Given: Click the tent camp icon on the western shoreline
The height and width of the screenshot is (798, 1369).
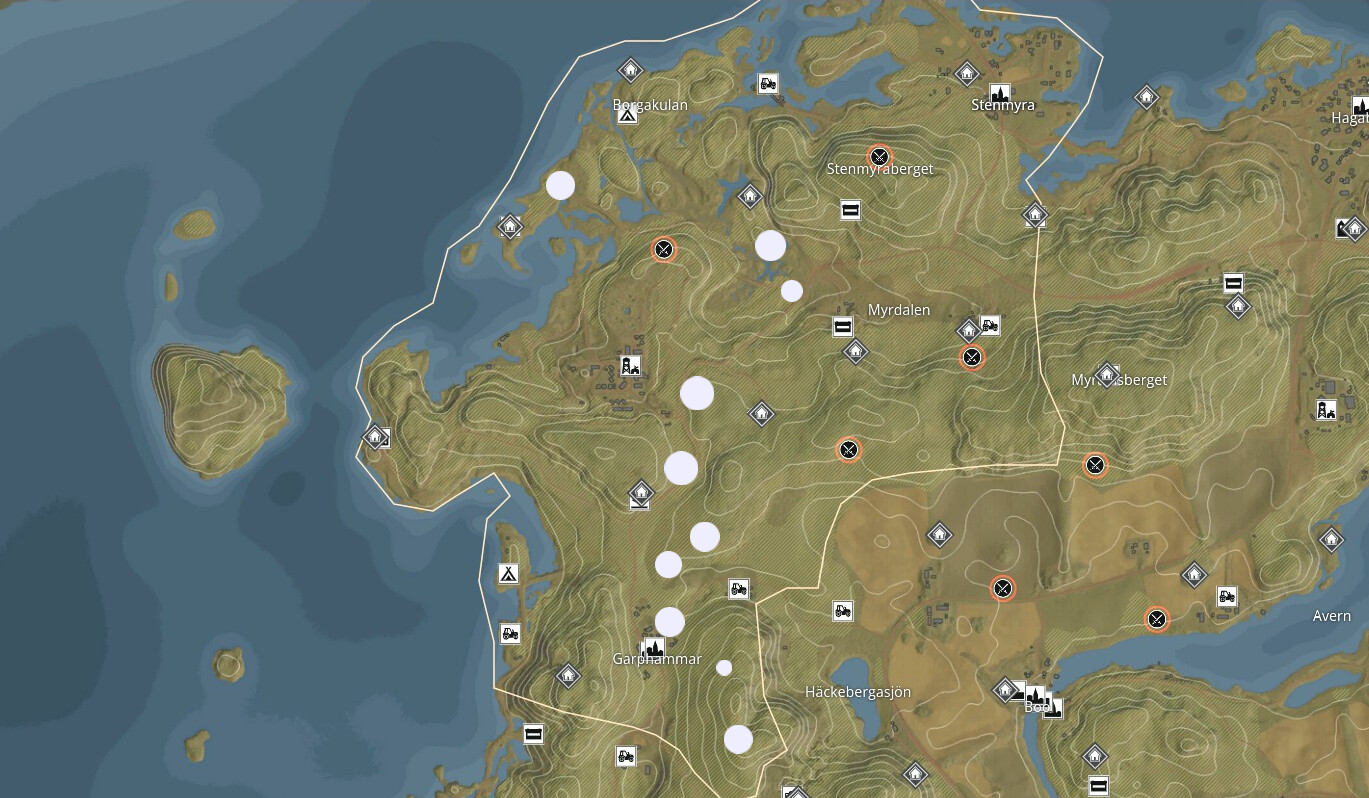Looking at the screenshot, I should tap(507, 575).
